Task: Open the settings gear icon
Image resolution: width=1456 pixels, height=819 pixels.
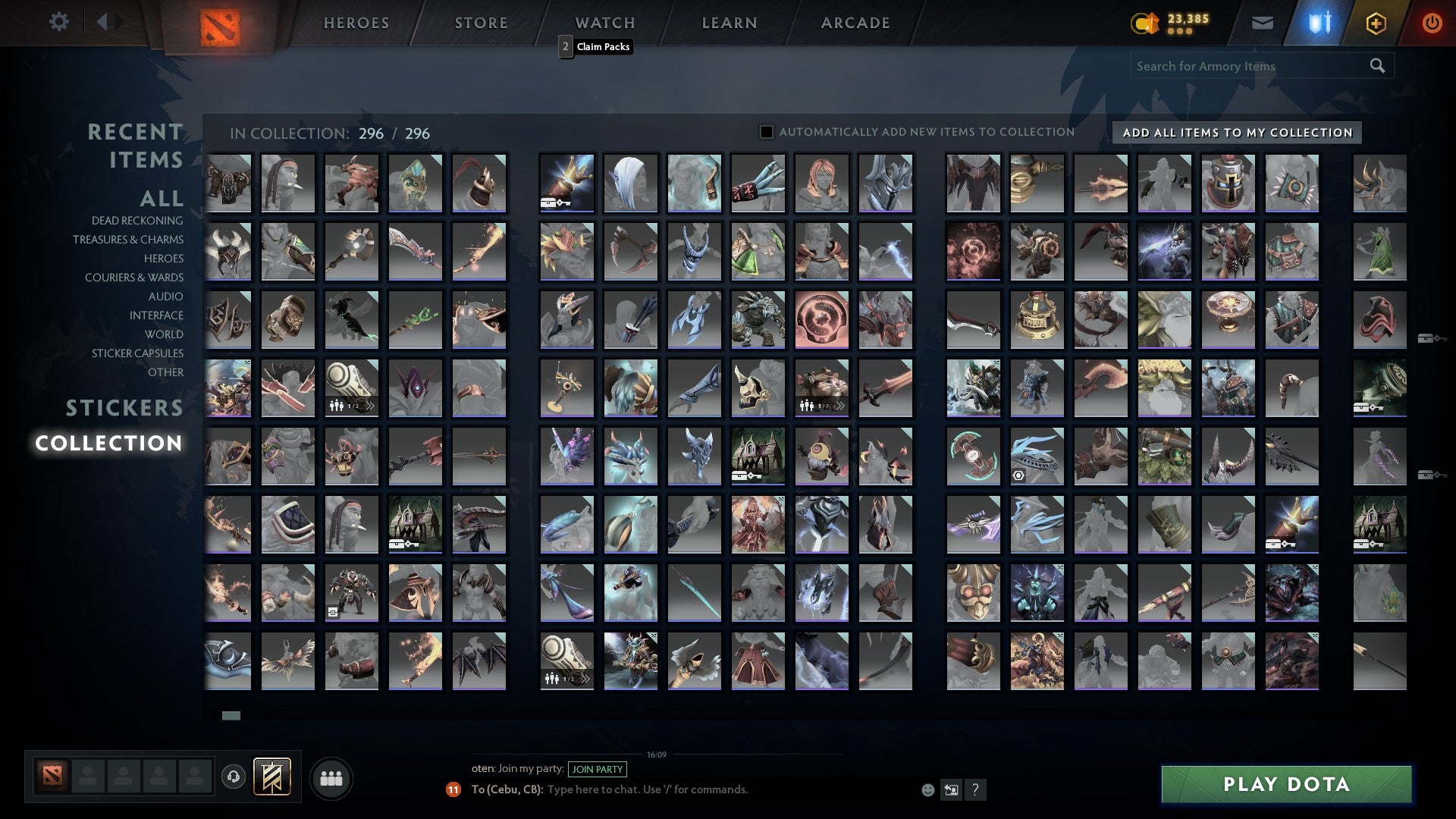Action: [x=58, y=22]
